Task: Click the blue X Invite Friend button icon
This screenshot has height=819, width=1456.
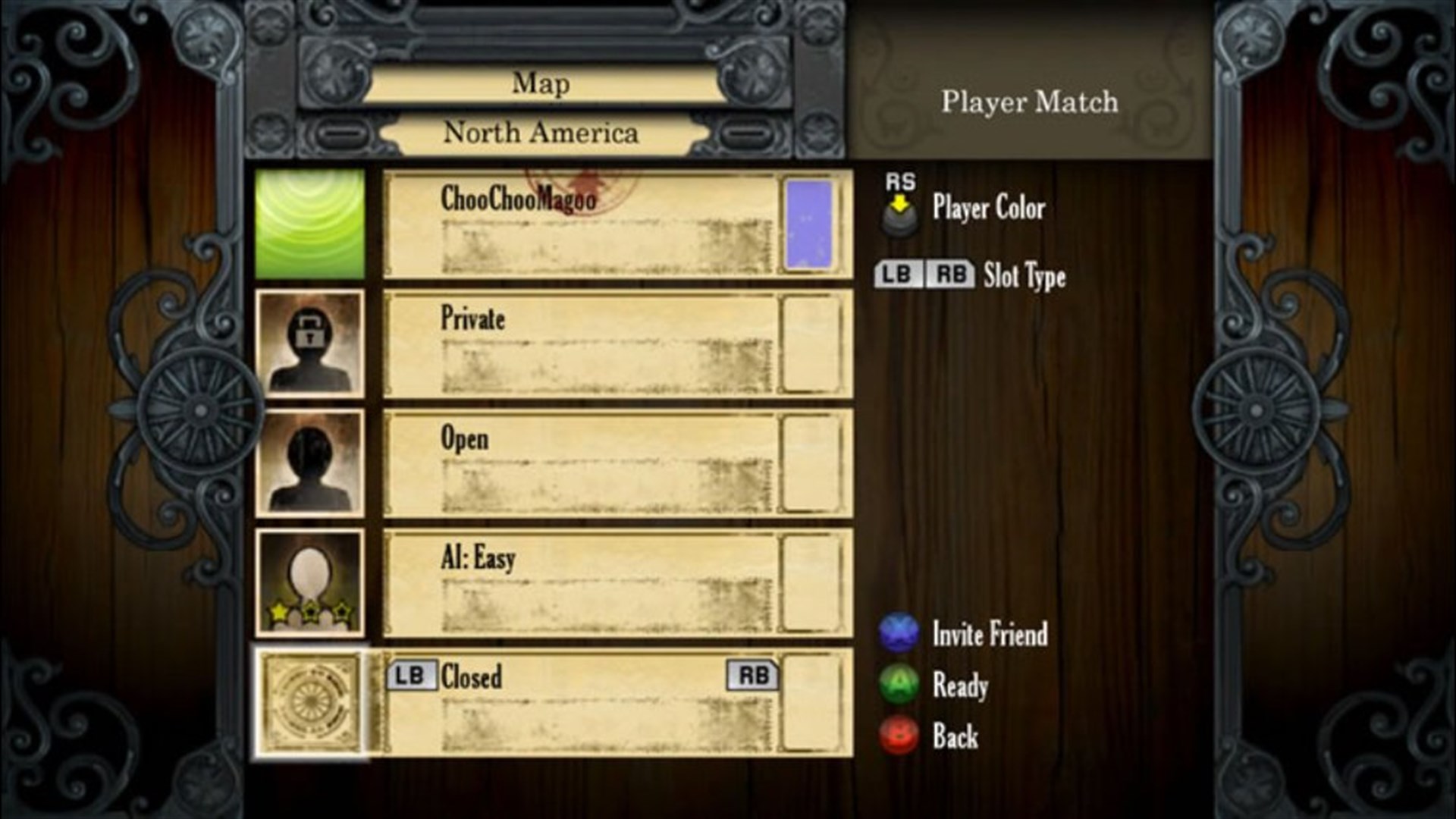Action: coord(897,635)
